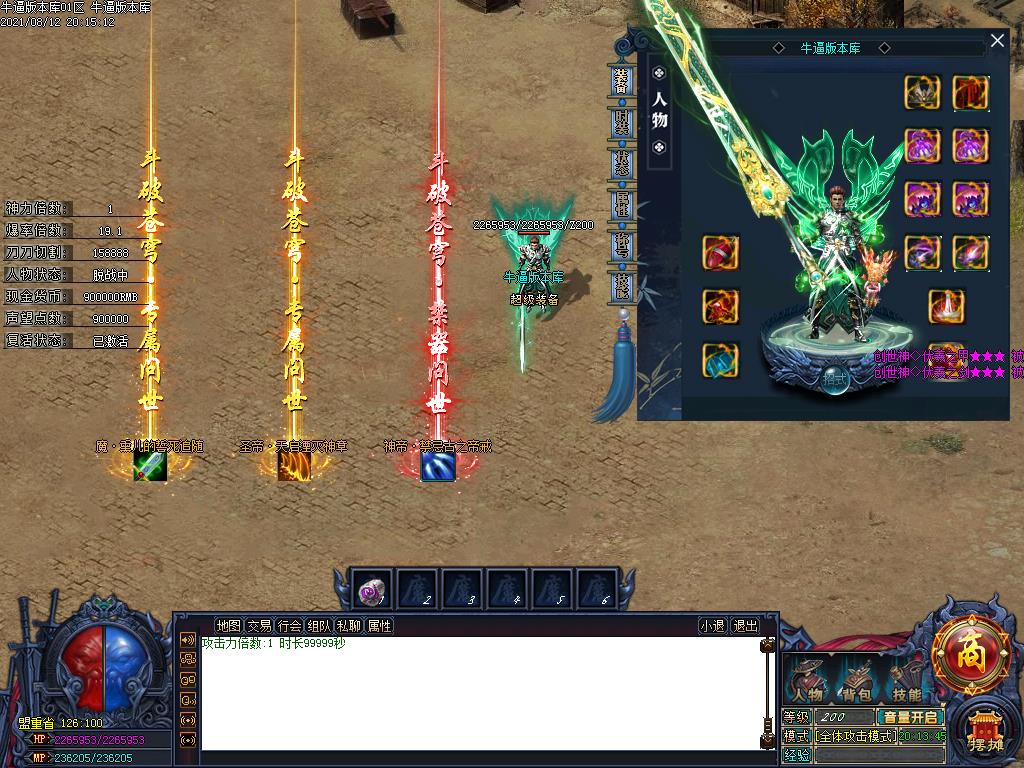Toggle the 音量开启 sound button
Viewport: 1024px width, 768px height.
[x=910, y=717]
